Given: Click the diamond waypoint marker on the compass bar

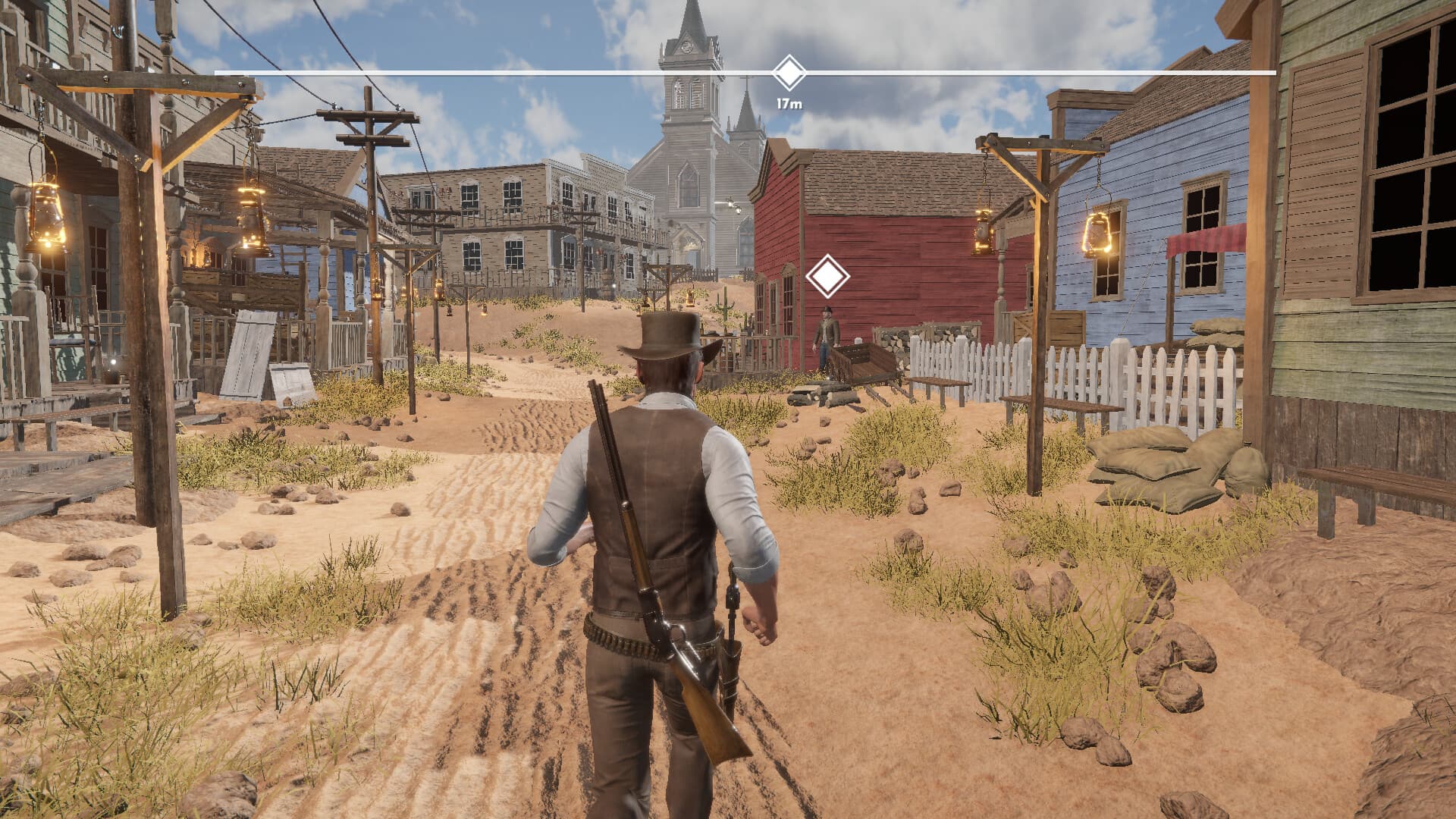Looking at the screenshot, I should pos(789,71).
